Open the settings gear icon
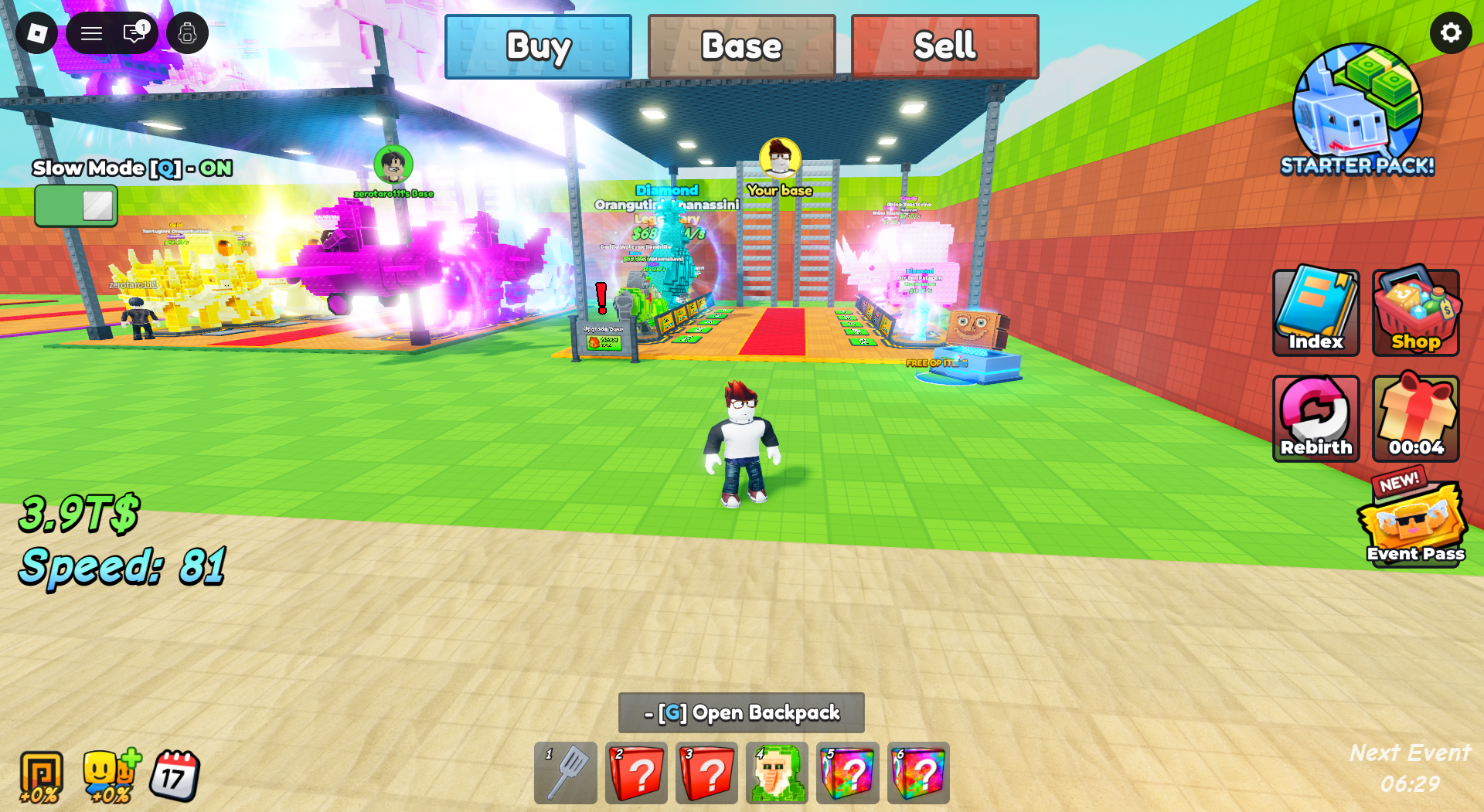This screenshot has height=812, width=1484. click(1451, 32)
